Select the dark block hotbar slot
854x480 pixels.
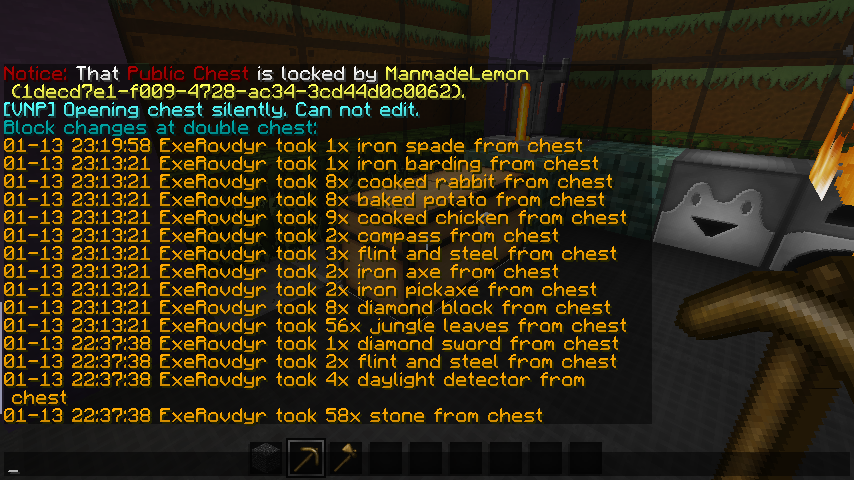pyautogui.click(x=266, y=458)
